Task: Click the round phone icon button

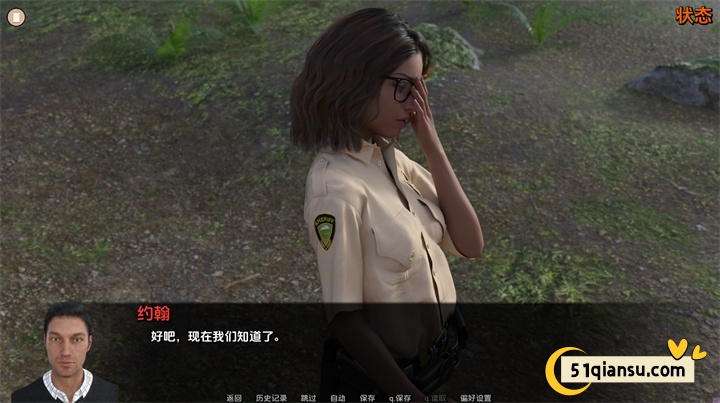Action: [15, 16]
